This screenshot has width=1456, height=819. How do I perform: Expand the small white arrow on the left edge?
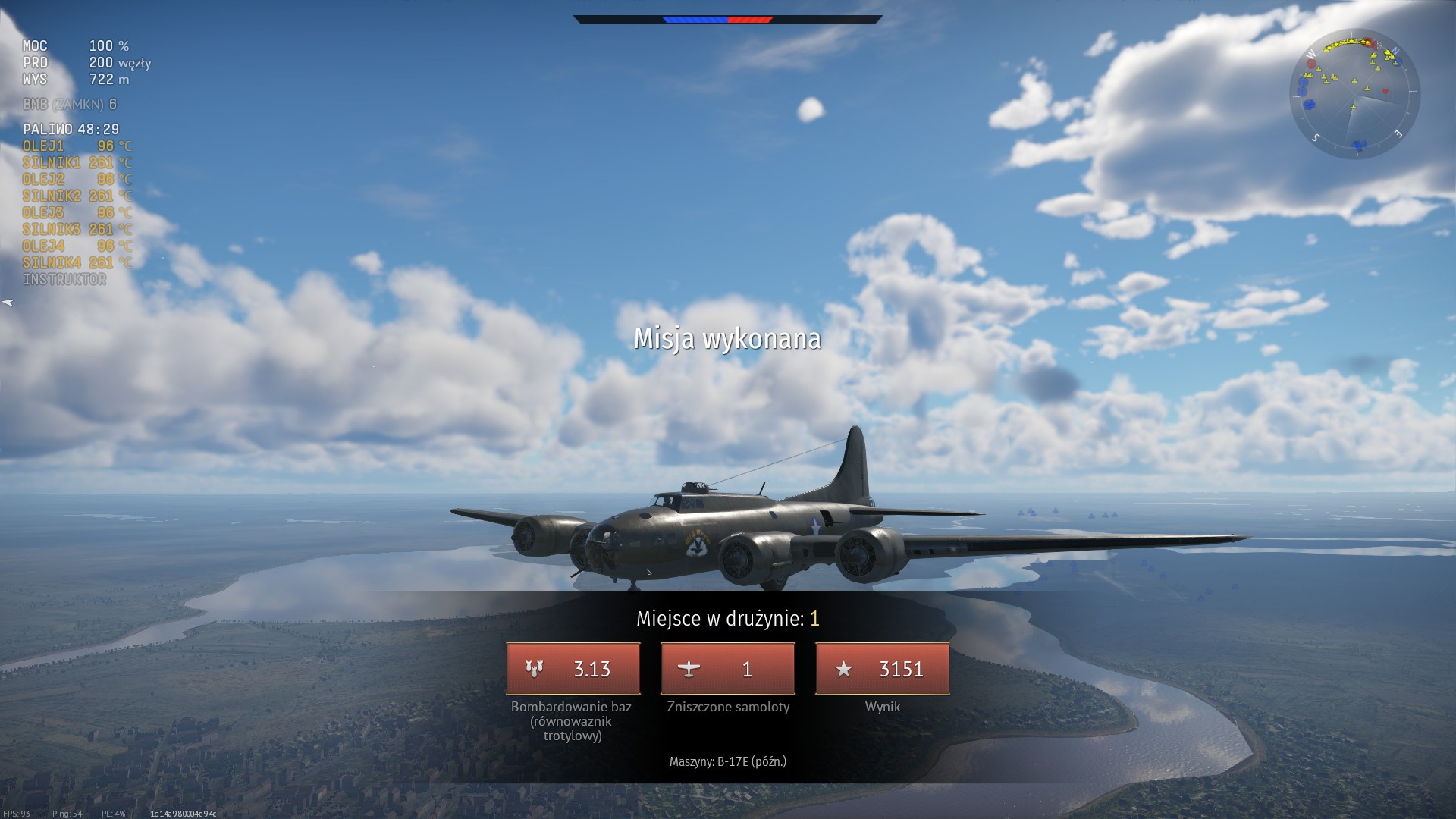coord(8,303)
